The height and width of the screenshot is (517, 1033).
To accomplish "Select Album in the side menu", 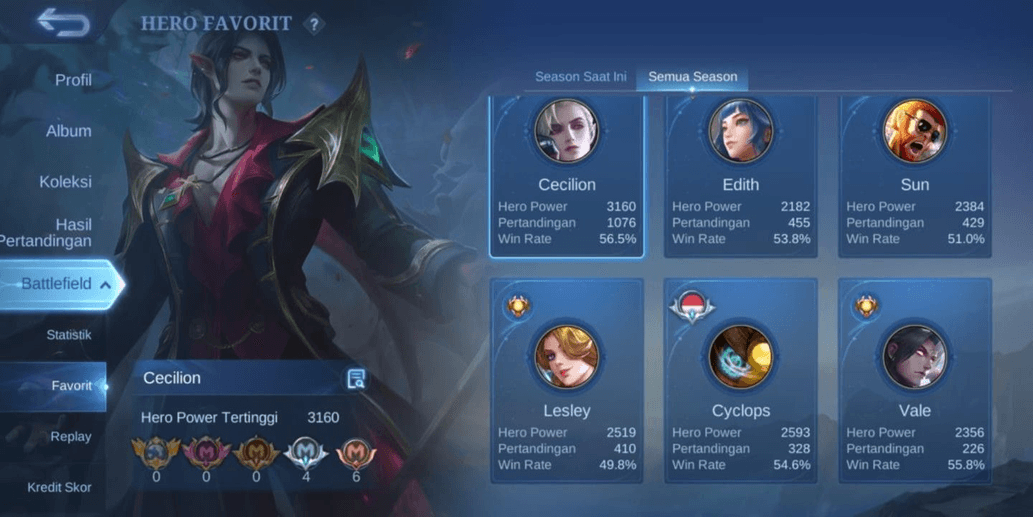I will 69,131.
